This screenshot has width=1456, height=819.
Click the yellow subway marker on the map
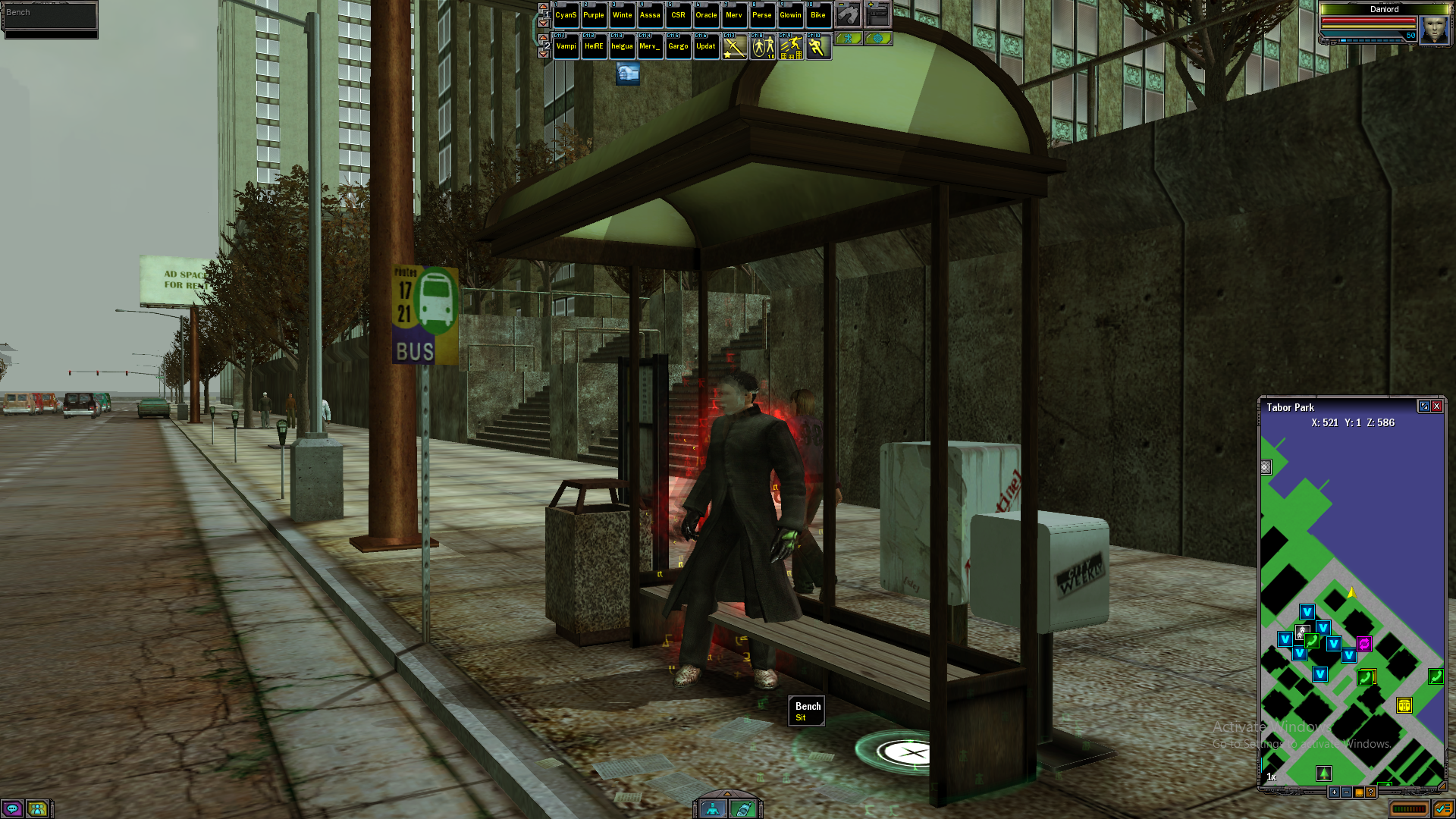coord(1404,705)
